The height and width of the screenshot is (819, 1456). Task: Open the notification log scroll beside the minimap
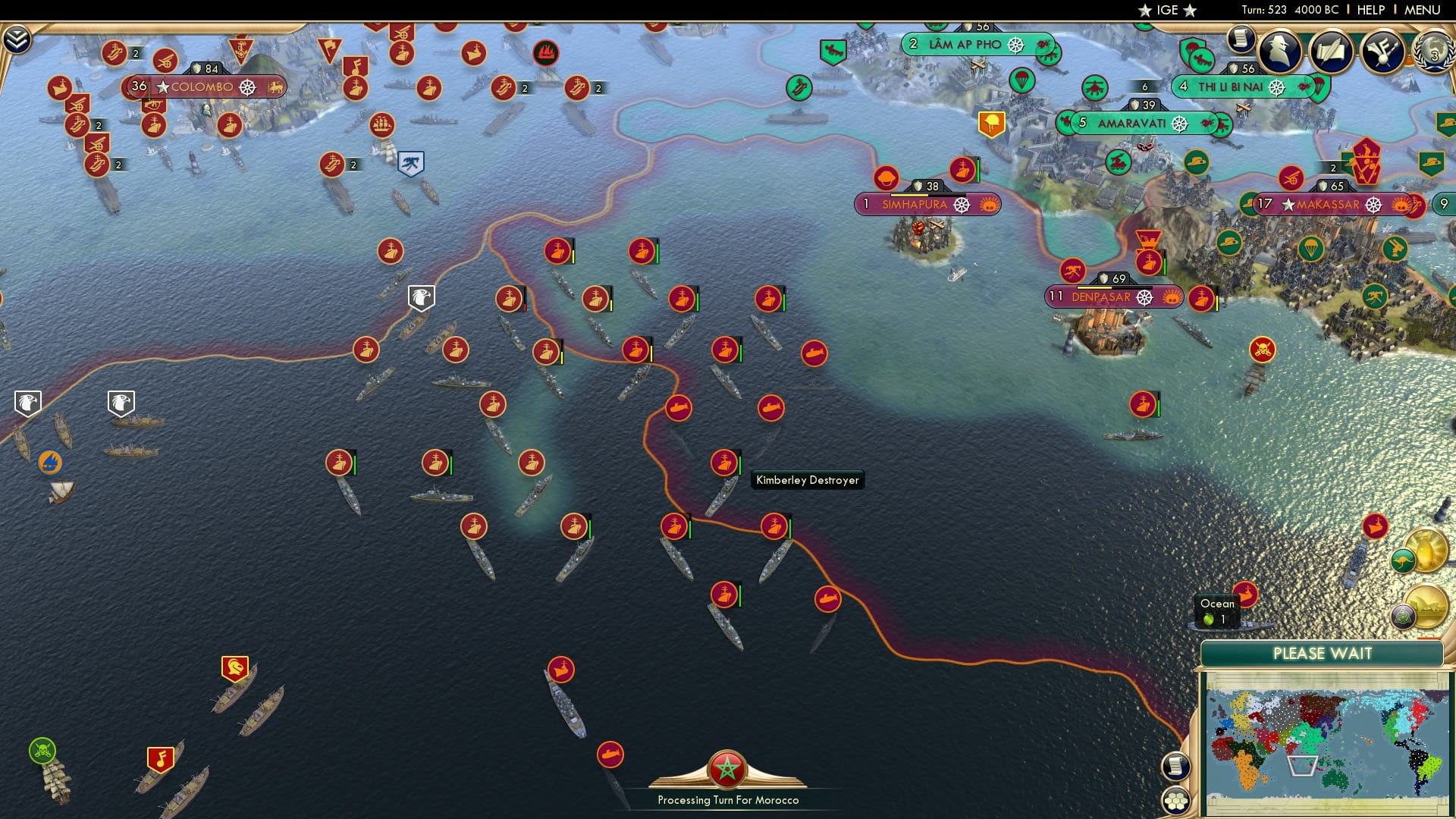click(1176, 767)
